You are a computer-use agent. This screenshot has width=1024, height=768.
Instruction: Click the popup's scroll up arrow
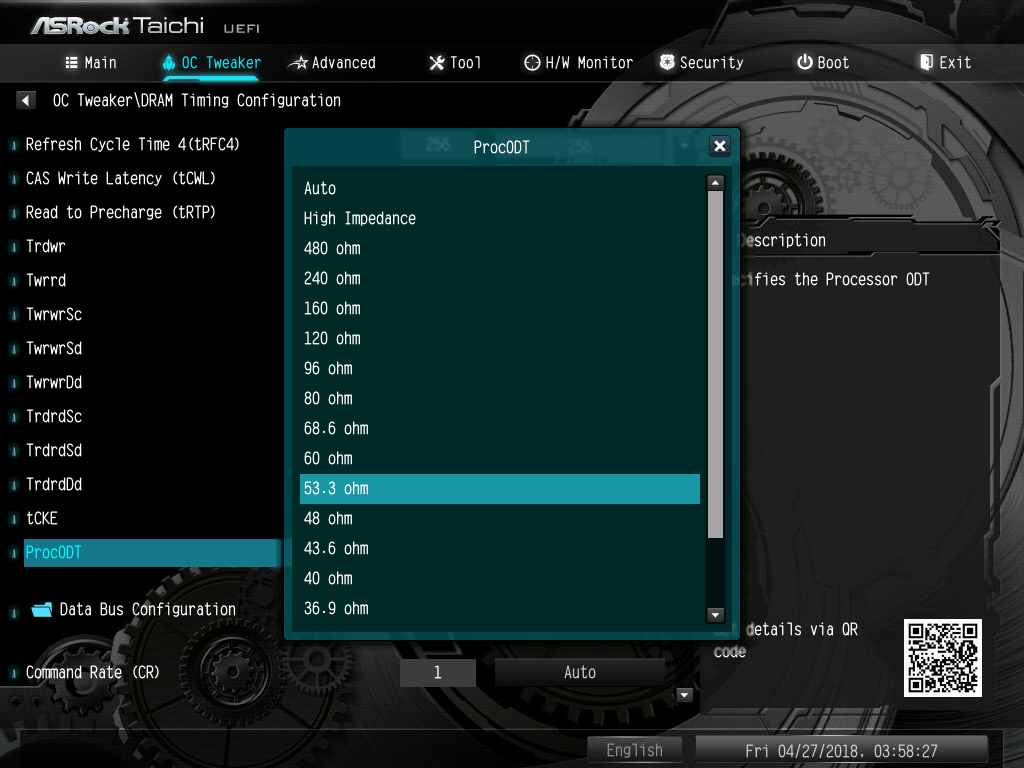tap(715, 183)
